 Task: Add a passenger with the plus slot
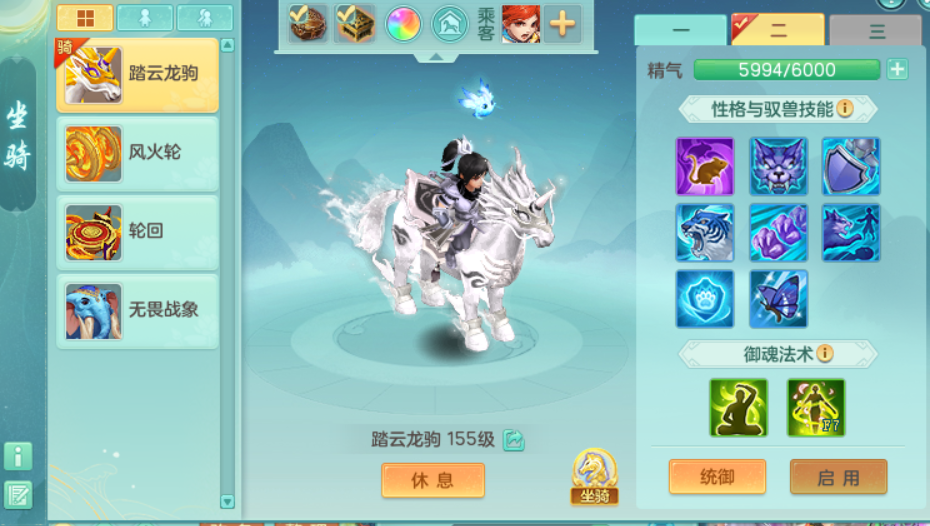tap(562, 24)
